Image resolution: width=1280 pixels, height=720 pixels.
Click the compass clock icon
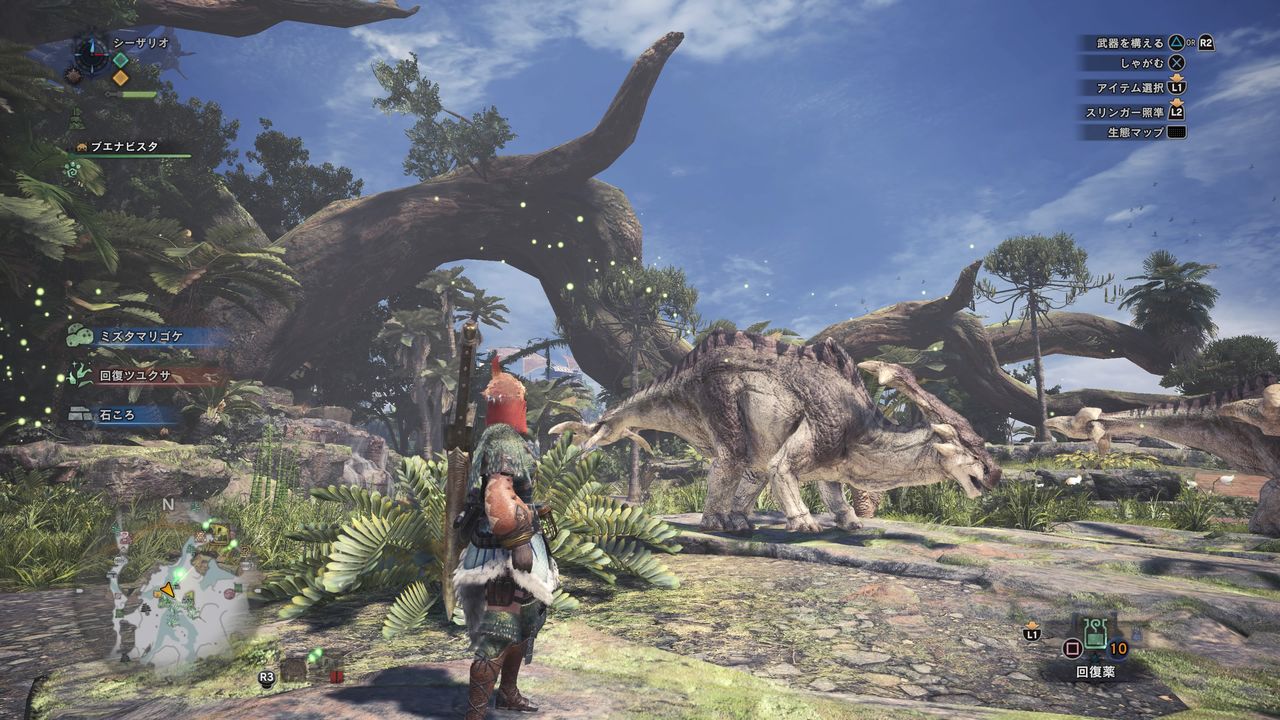pos(92,53)
